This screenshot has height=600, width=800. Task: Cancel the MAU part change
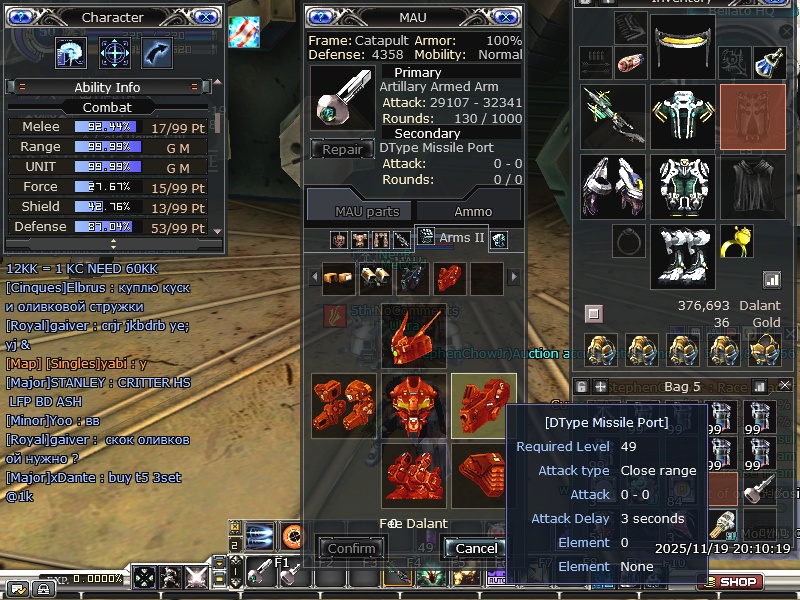tap(476, 548)
